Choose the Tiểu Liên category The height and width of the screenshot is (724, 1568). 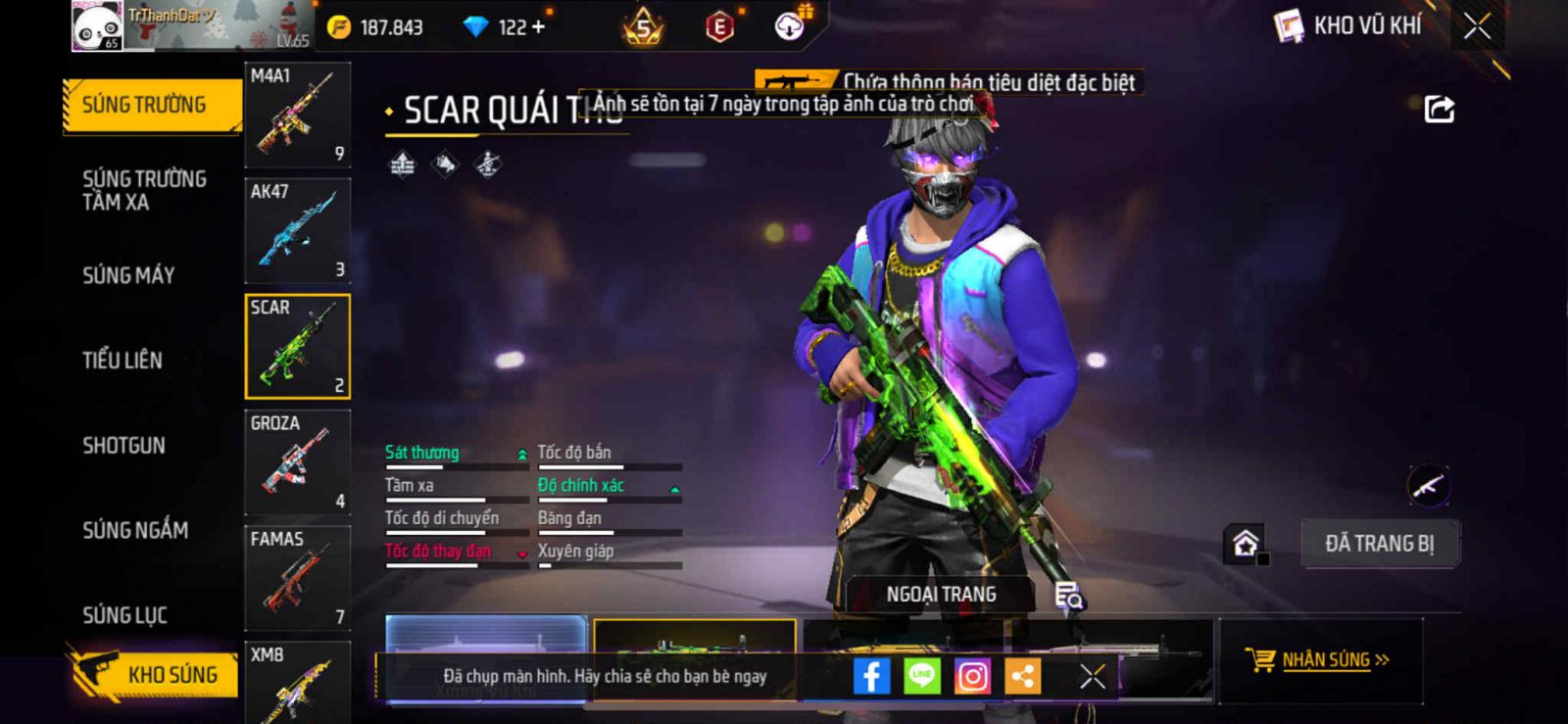[122, 361]
